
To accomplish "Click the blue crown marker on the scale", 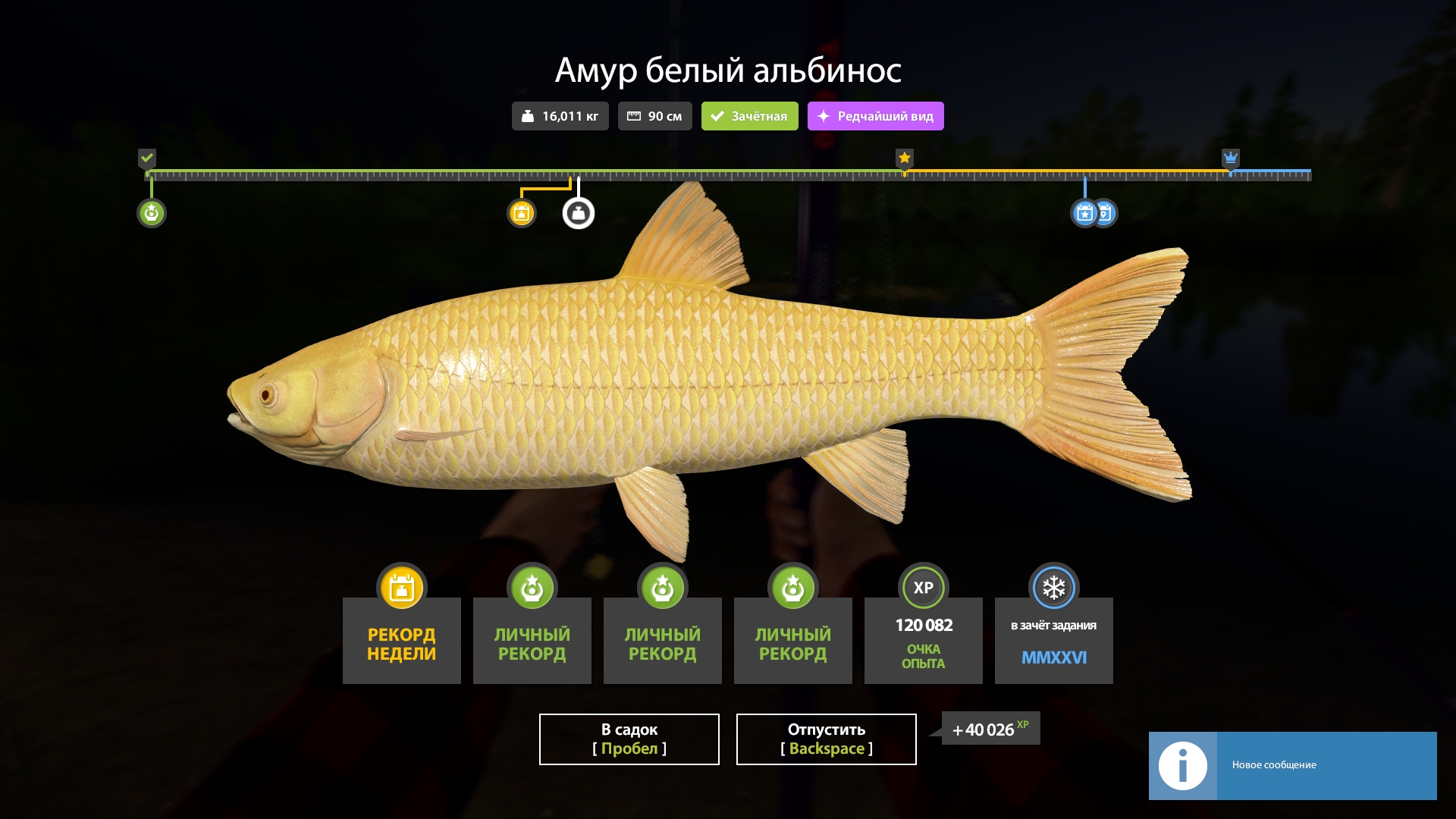I will pyautogui.click(x=1230, y=158).
